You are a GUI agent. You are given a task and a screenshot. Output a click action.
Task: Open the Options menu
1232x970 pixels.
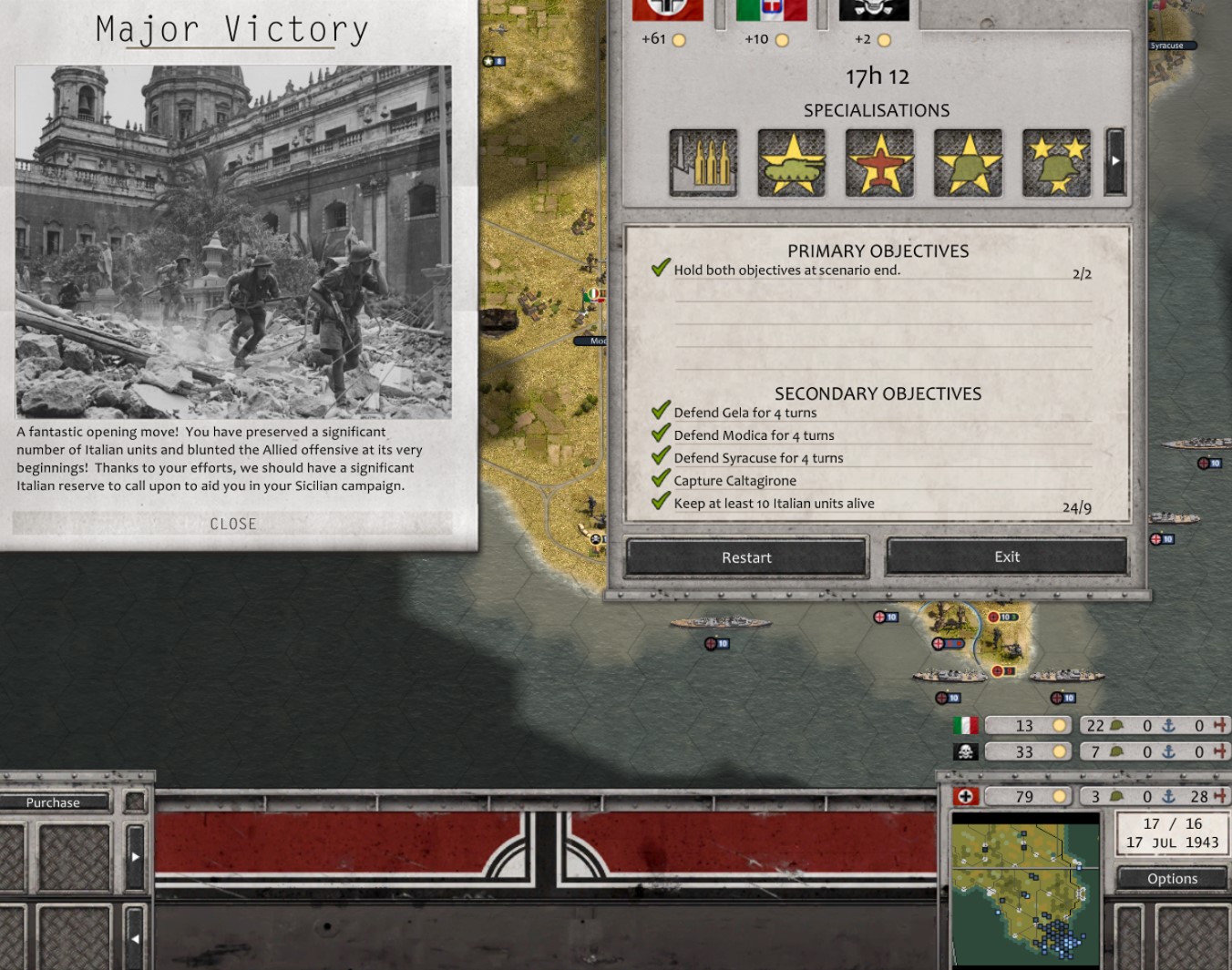pyautogui.click(x=1172, y=879)
